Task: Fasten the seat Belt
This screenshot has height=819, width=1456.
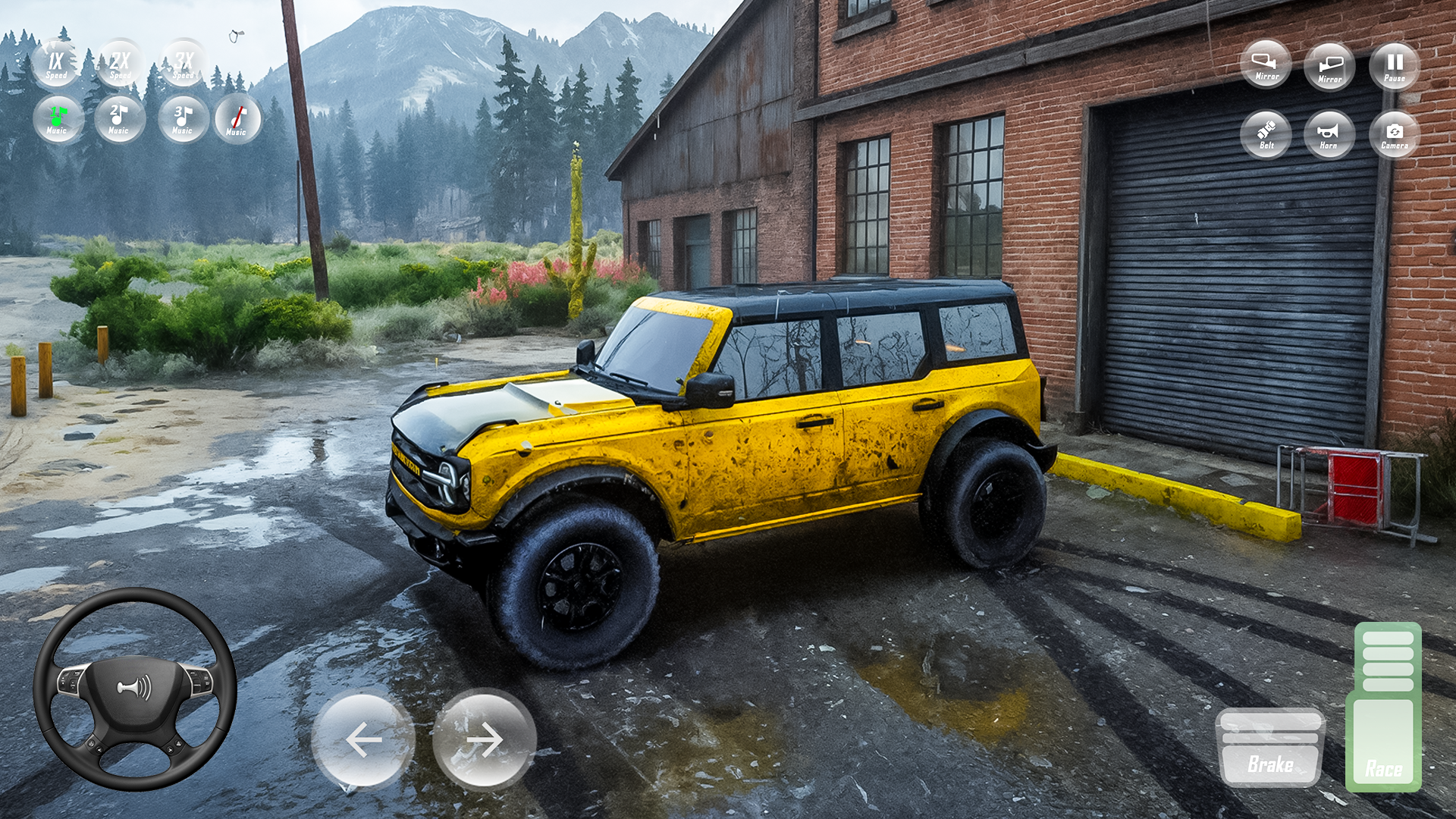Action: 1266,134
